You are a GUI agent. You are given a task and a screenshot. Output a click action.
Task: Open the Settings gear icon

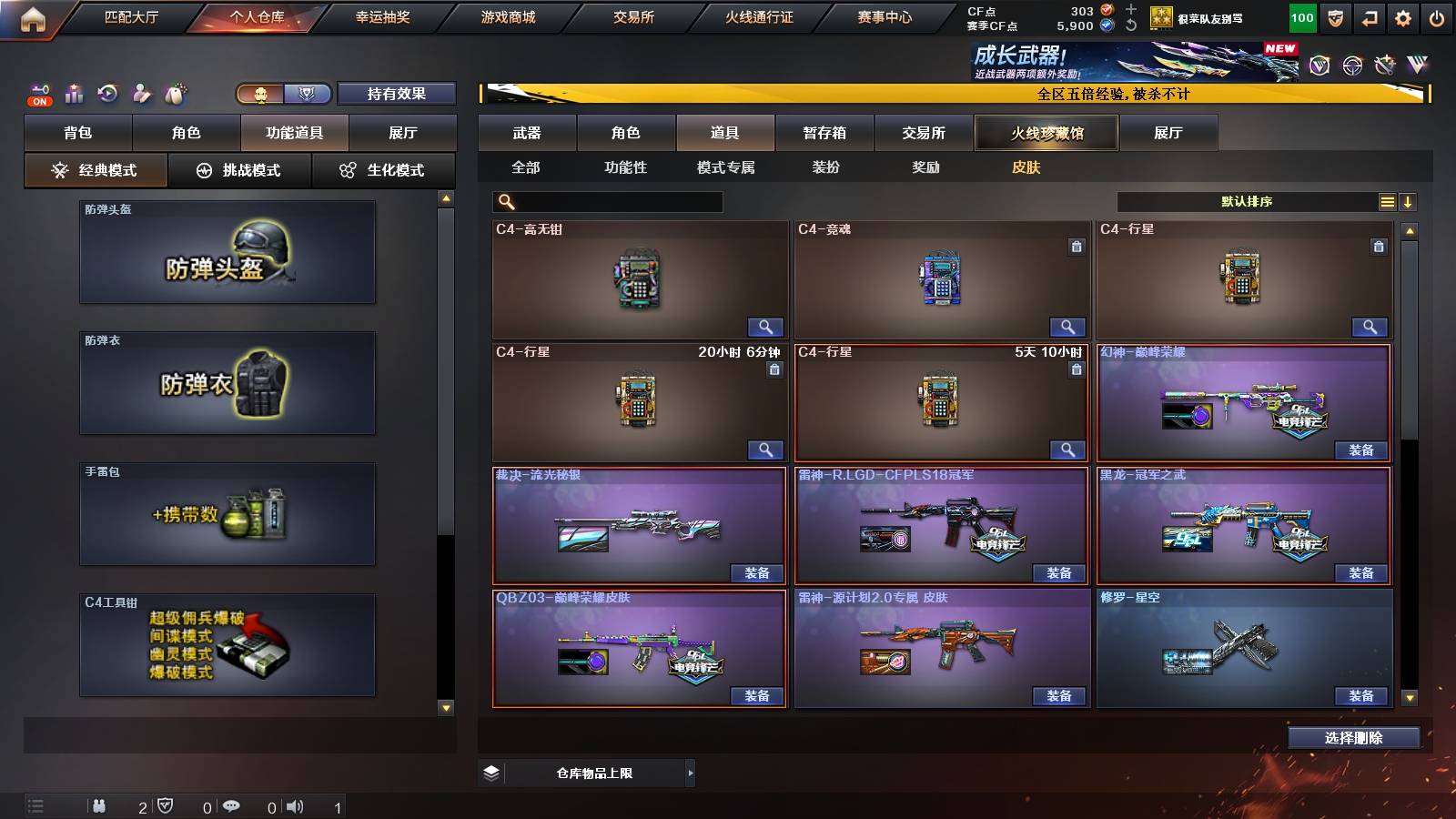tap(1404, 16)
